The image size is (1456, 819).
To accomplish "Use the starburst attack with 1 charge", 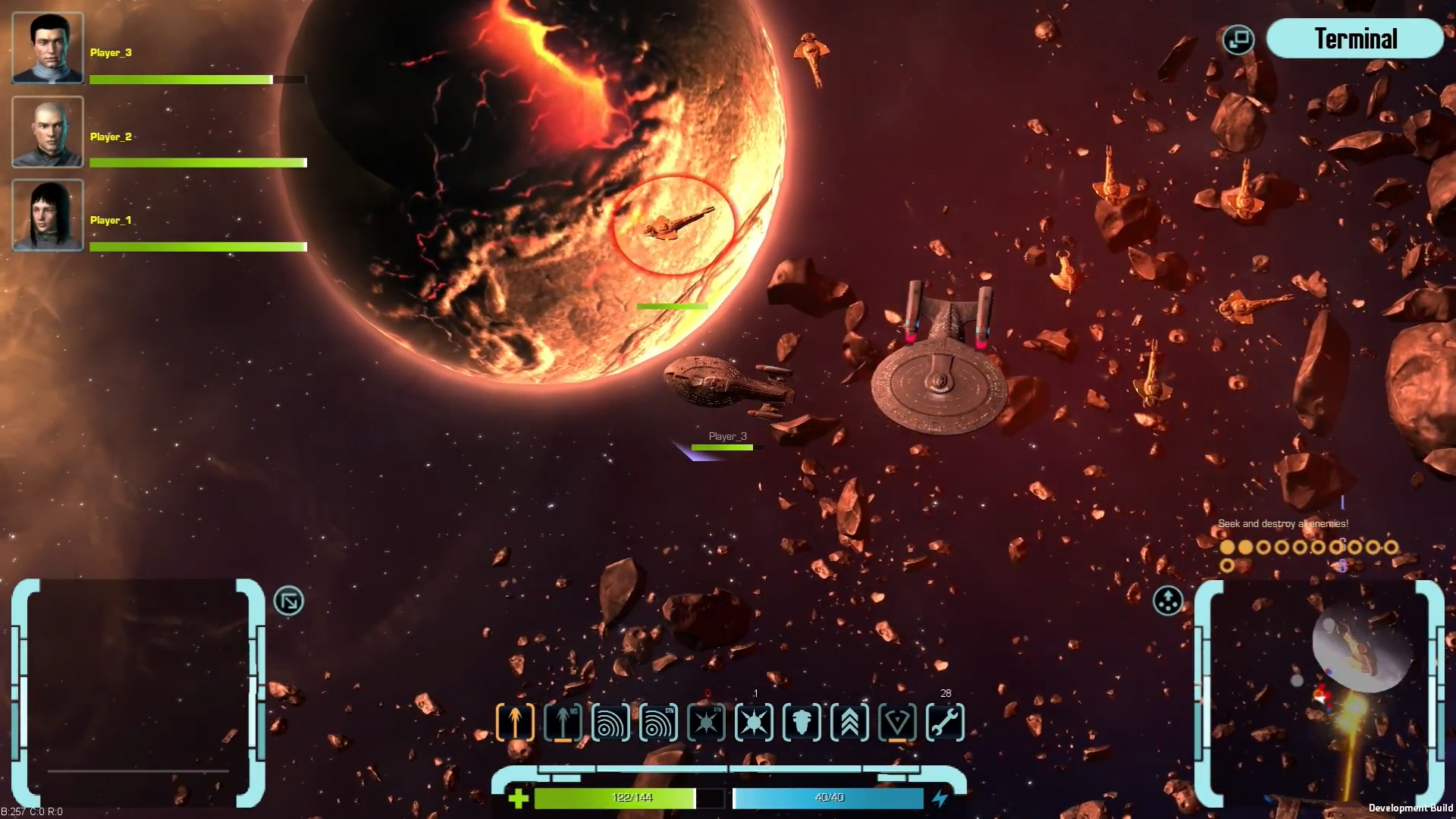I will (x=755, y=723).
